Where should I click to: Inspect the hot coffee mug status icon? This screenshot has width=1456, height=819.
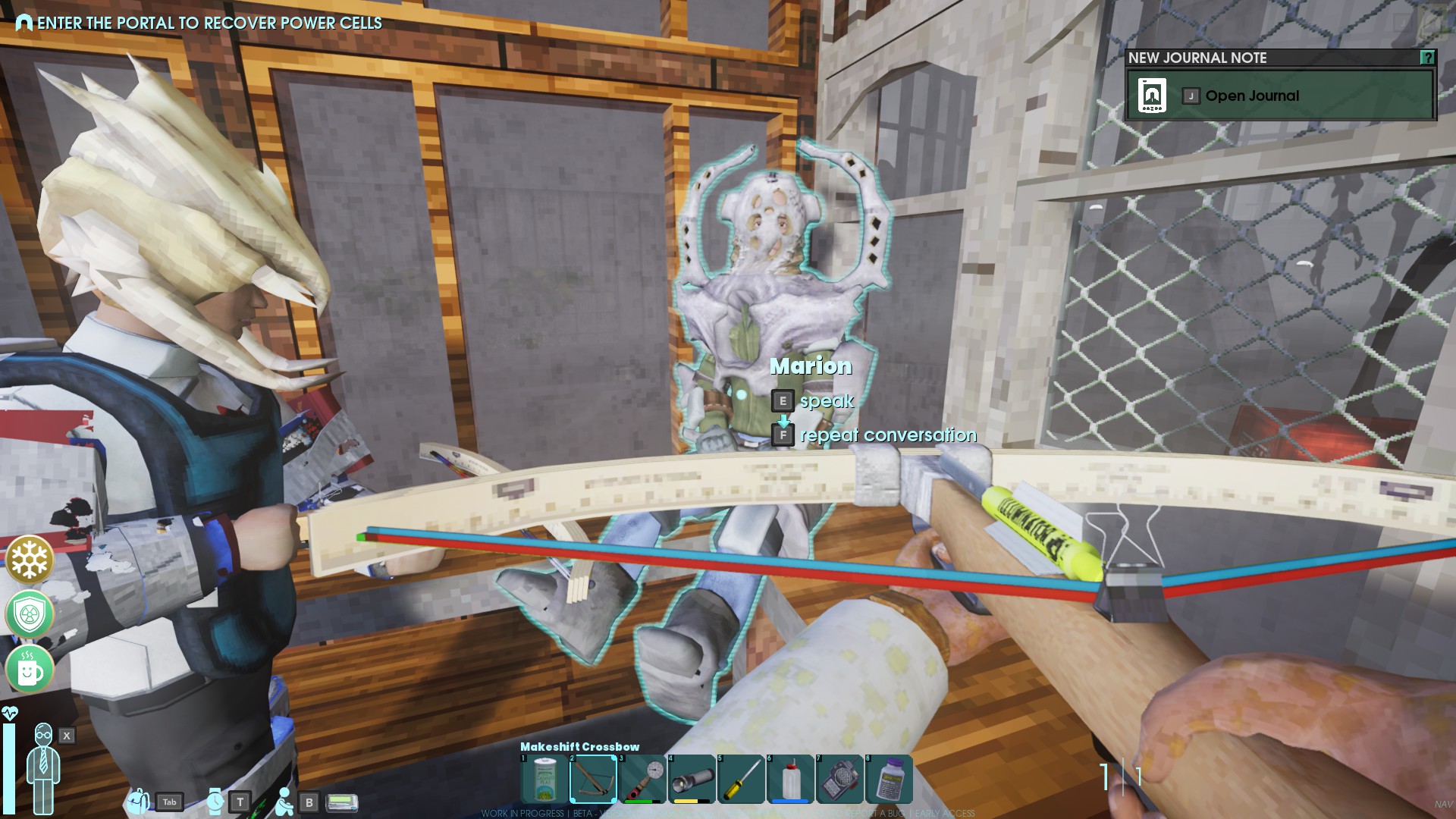tap(30, 670)
